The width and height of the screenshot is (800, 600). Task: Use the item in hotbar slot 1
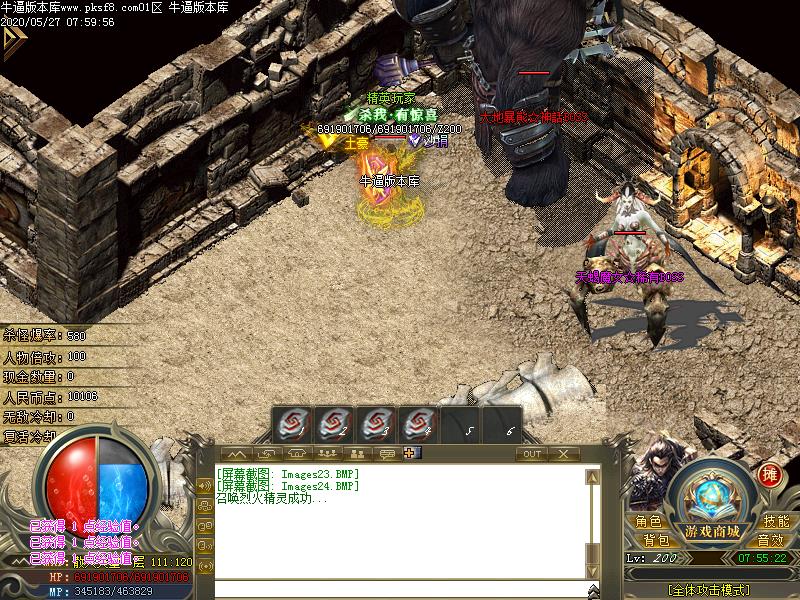(291, 425)
